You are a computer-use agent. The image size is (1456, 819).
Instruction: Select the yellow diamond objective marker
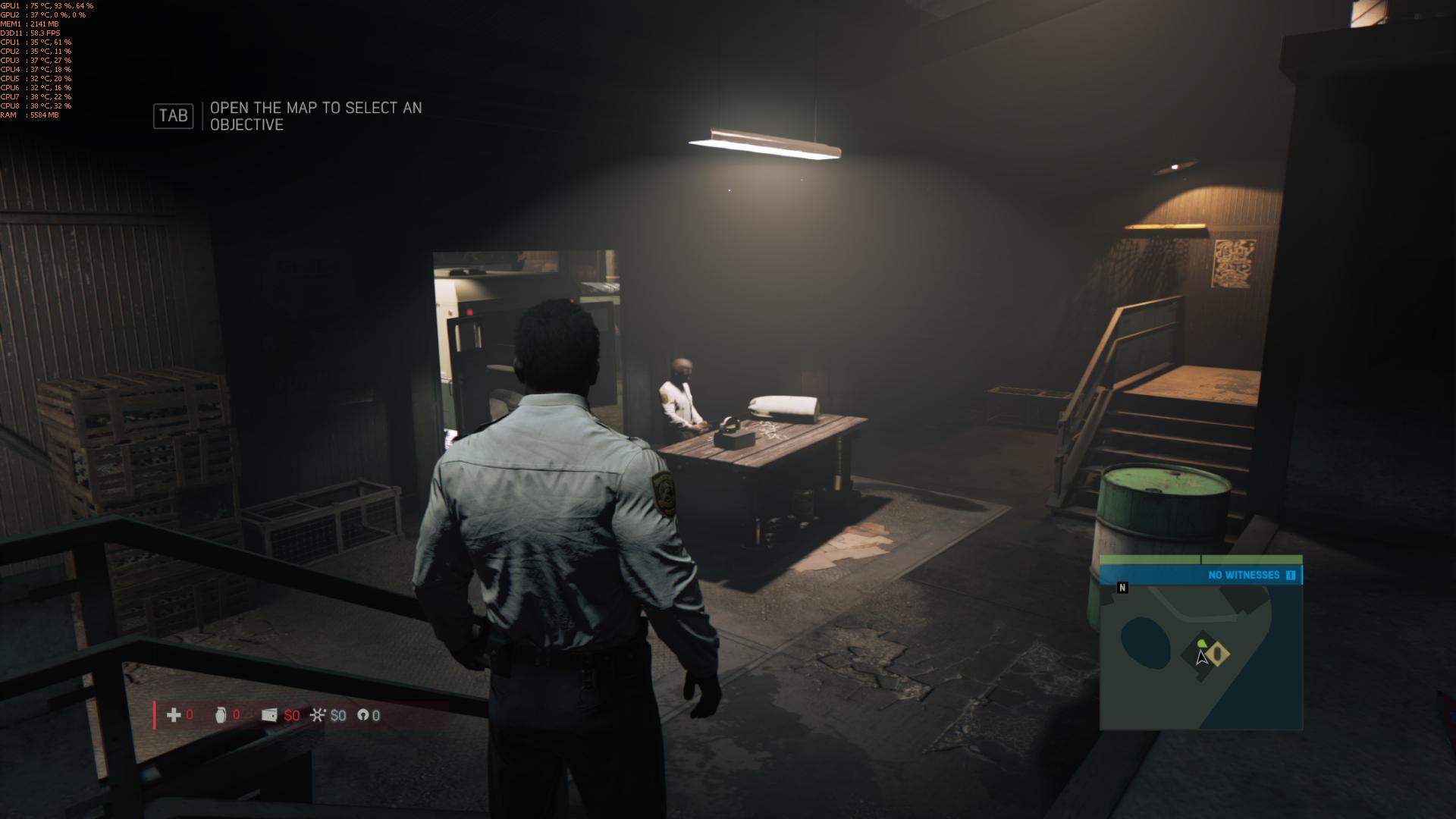pos(1217,653)
